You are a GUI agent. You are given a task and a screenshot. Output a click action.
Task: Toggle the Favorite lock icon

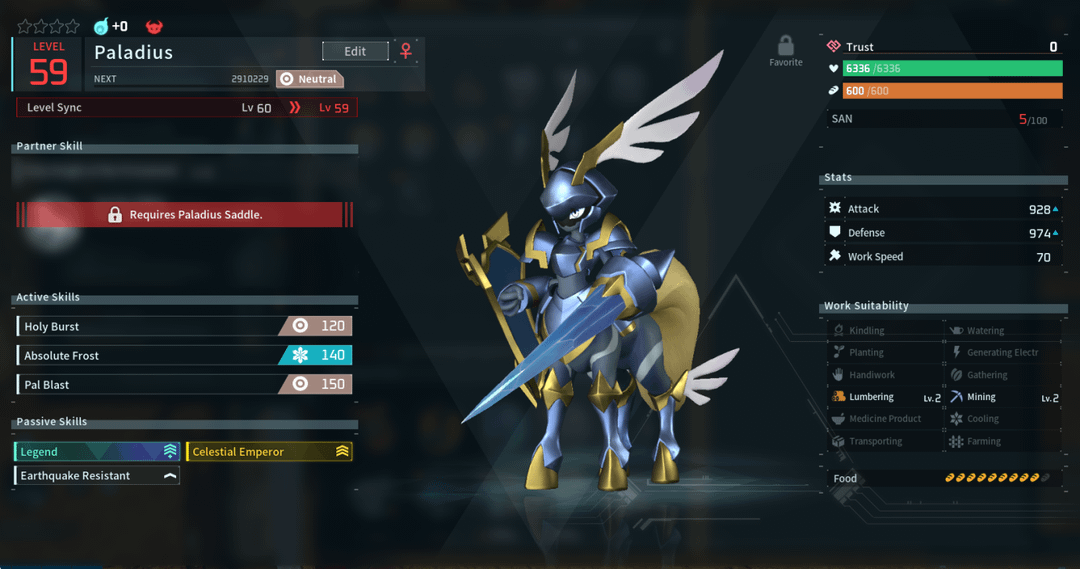click(x=786, y=46)
